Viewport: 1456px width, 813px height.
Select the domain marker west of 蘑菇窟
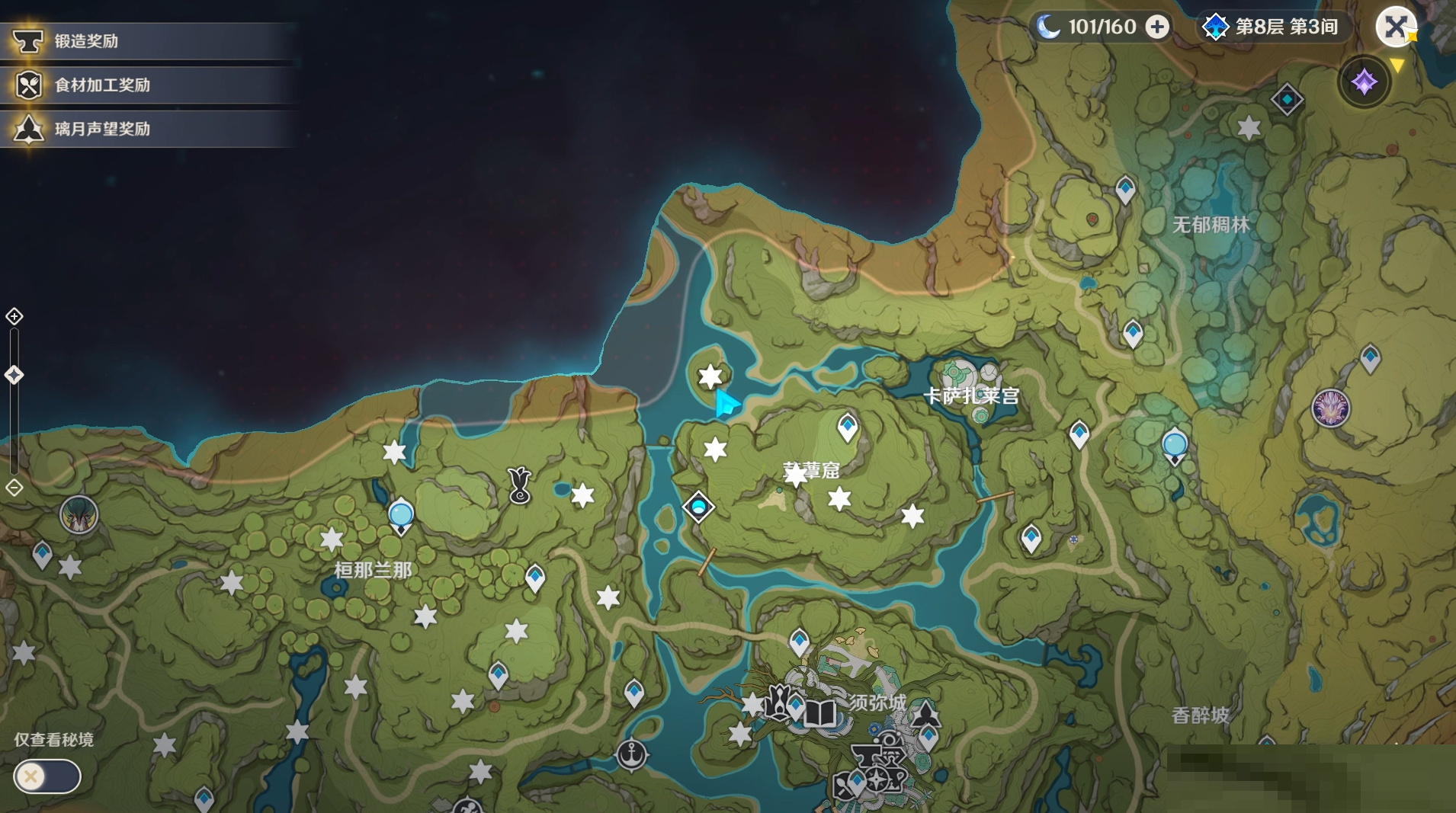pyautogui.click(x=698, y=507)
